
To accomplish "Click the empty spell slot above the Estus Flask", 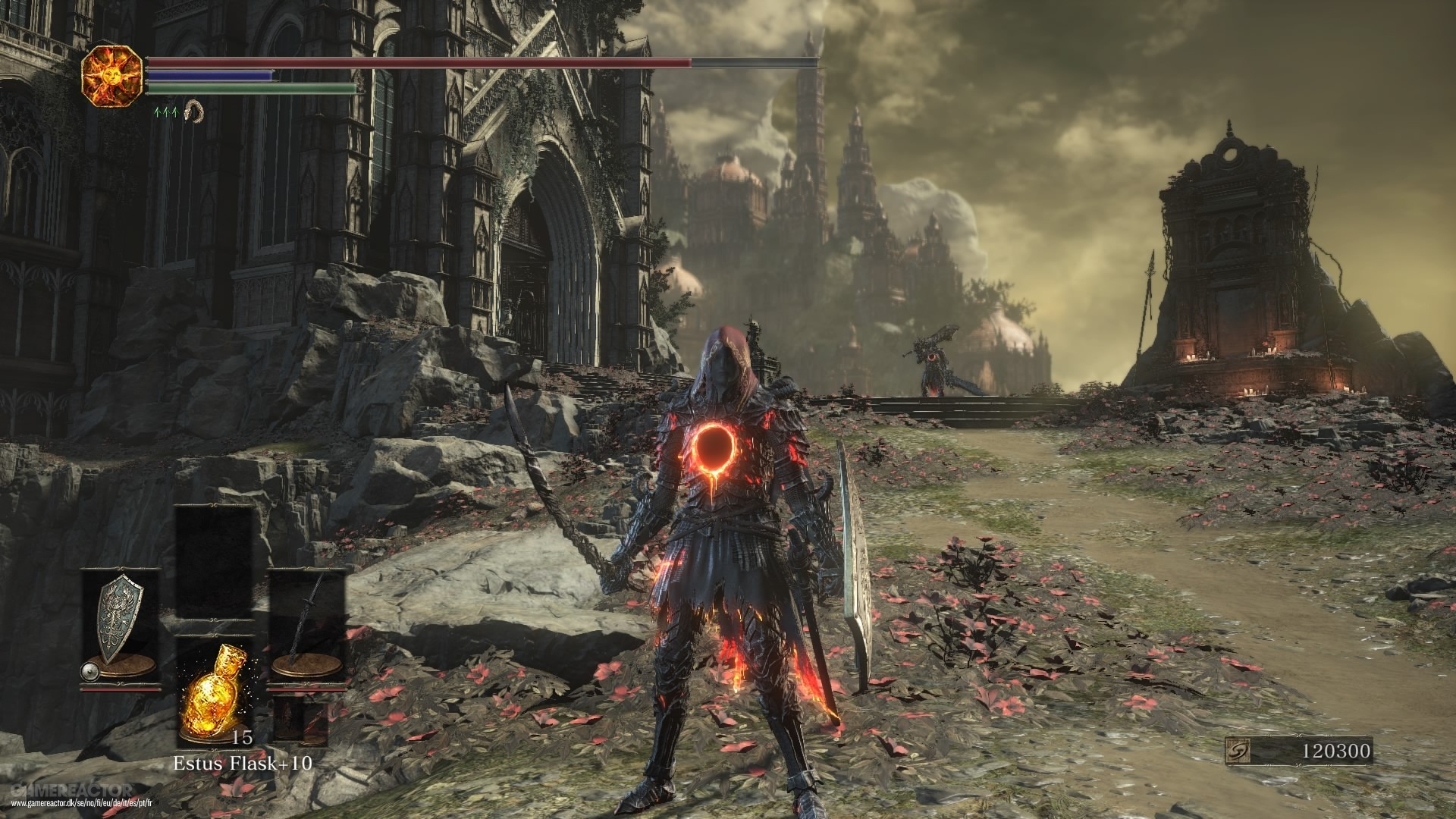I will click(213, 563).
